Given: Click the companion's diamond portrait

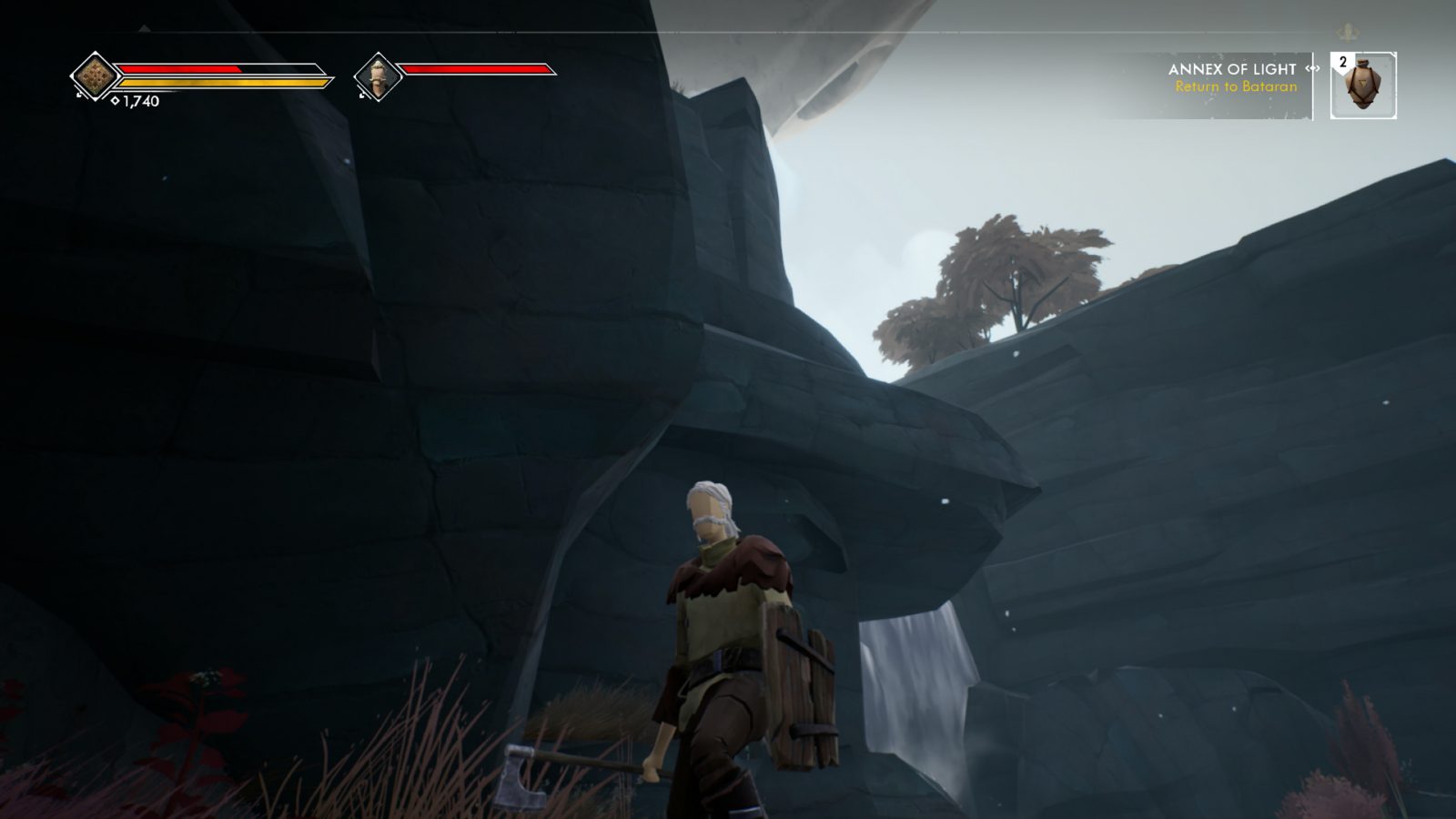Looking at the screenshot, I should click(377, 76).
